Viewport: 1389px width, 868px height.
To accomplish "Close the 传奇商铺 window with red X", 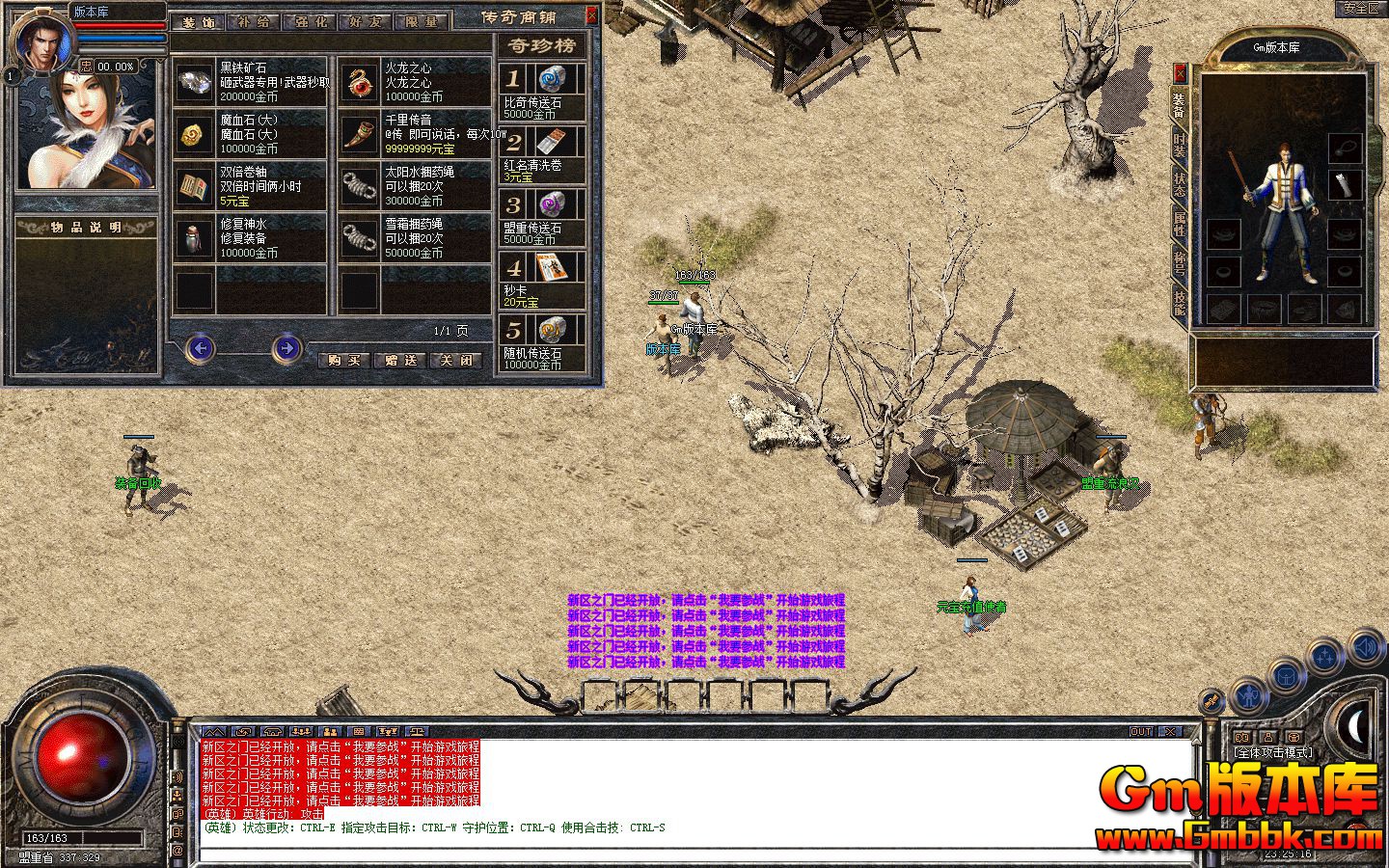I will [x=591, y=15].
